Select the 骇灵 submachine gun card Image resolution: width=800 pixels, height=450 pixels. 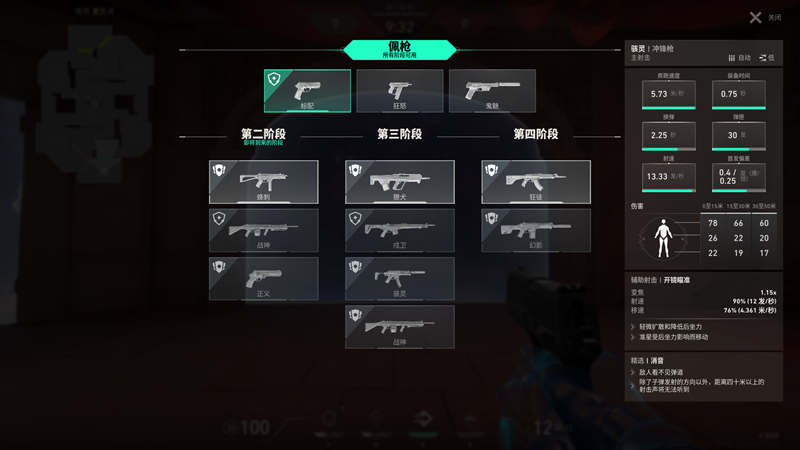[x=399, y=278]
